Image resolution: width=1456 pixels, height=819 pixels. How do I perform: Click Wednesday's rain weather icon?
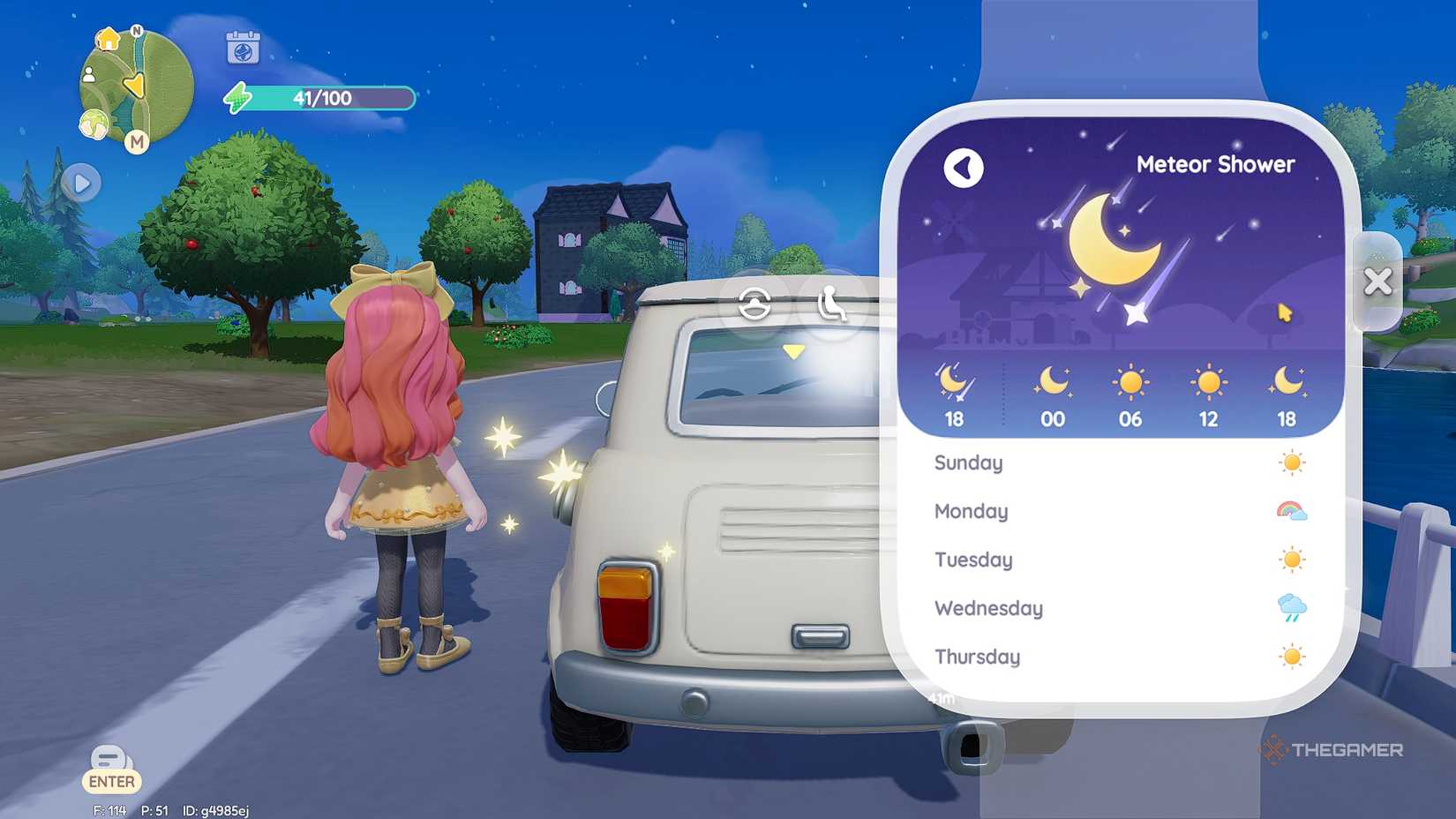tap(1291, 608)
